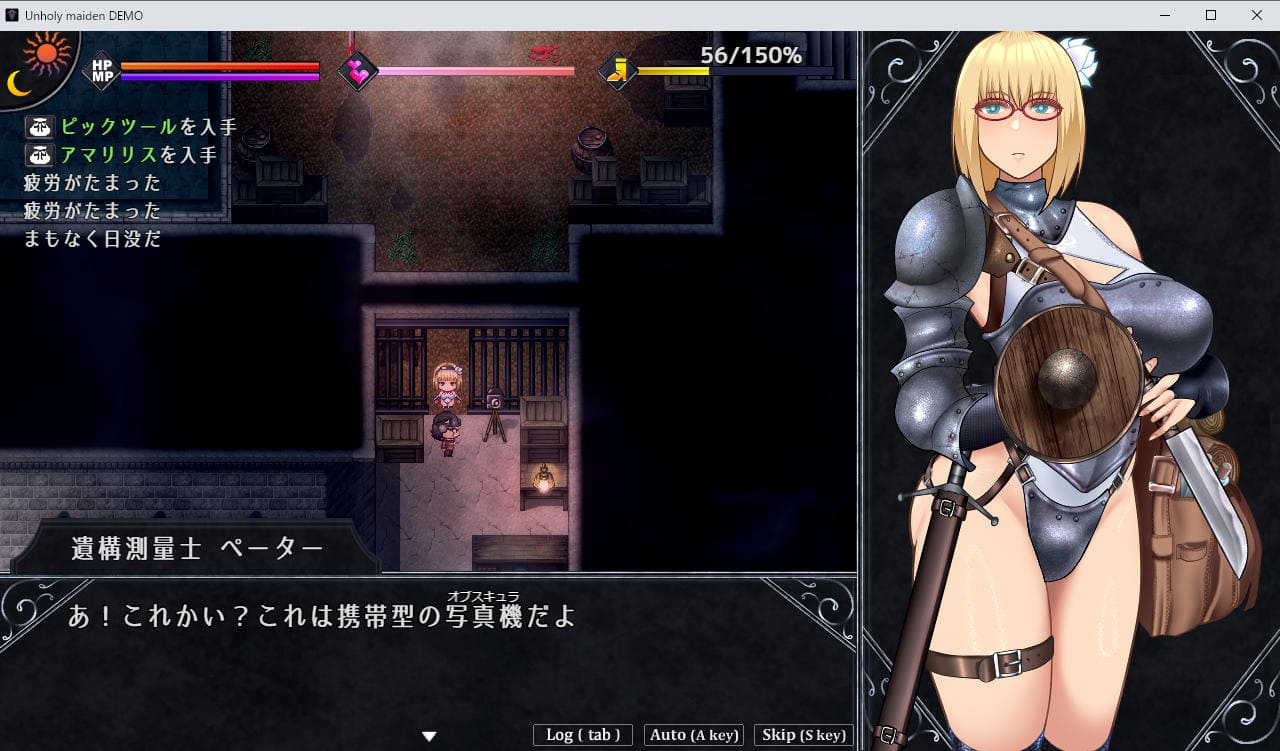The image size is (1280, 751).
Task: Maximize the game window
Action: 1210,15
